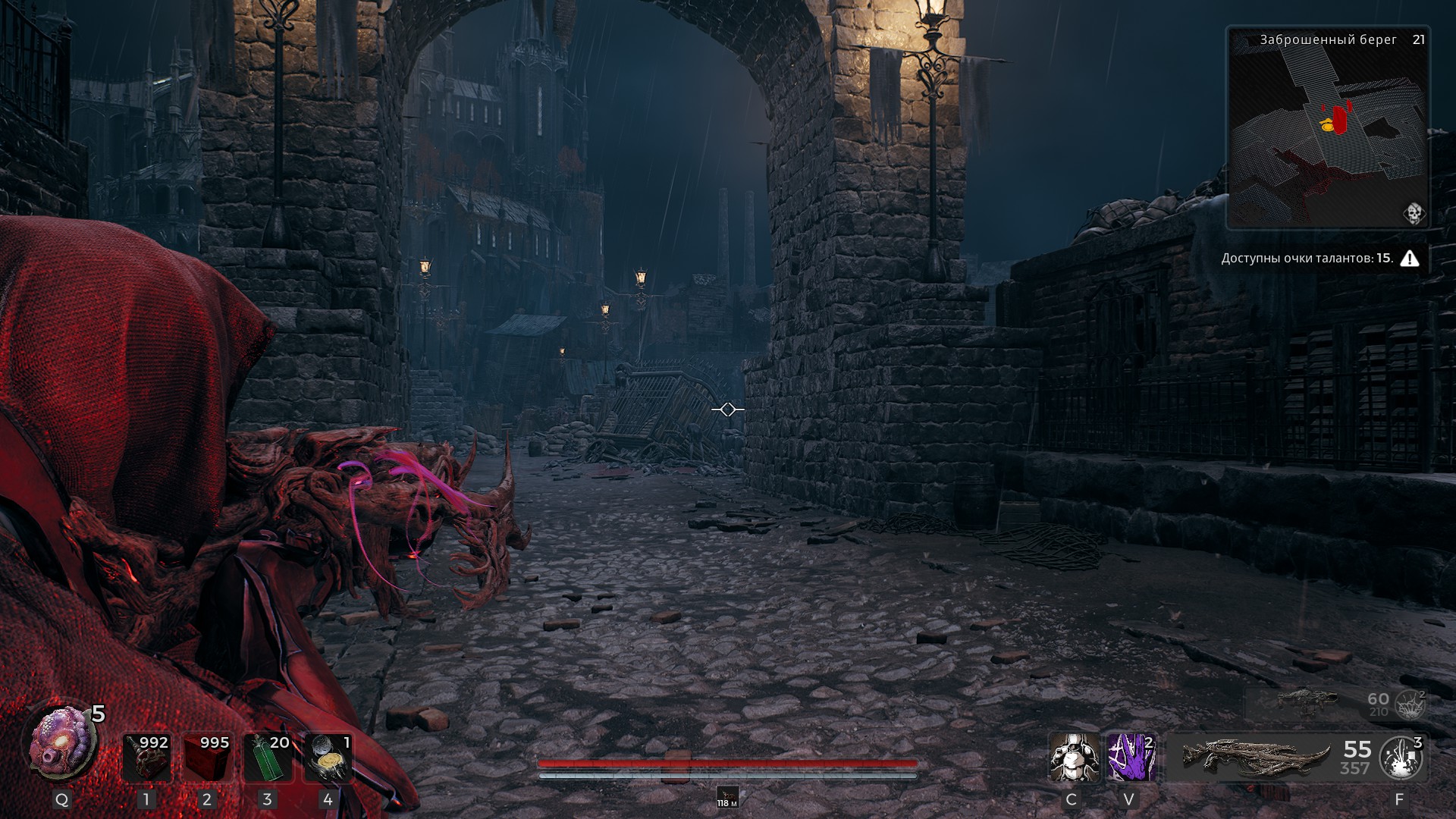Select the gold coin item quick slot
This screenshot has height=819, width=1456.
click(x=328, y=757)
